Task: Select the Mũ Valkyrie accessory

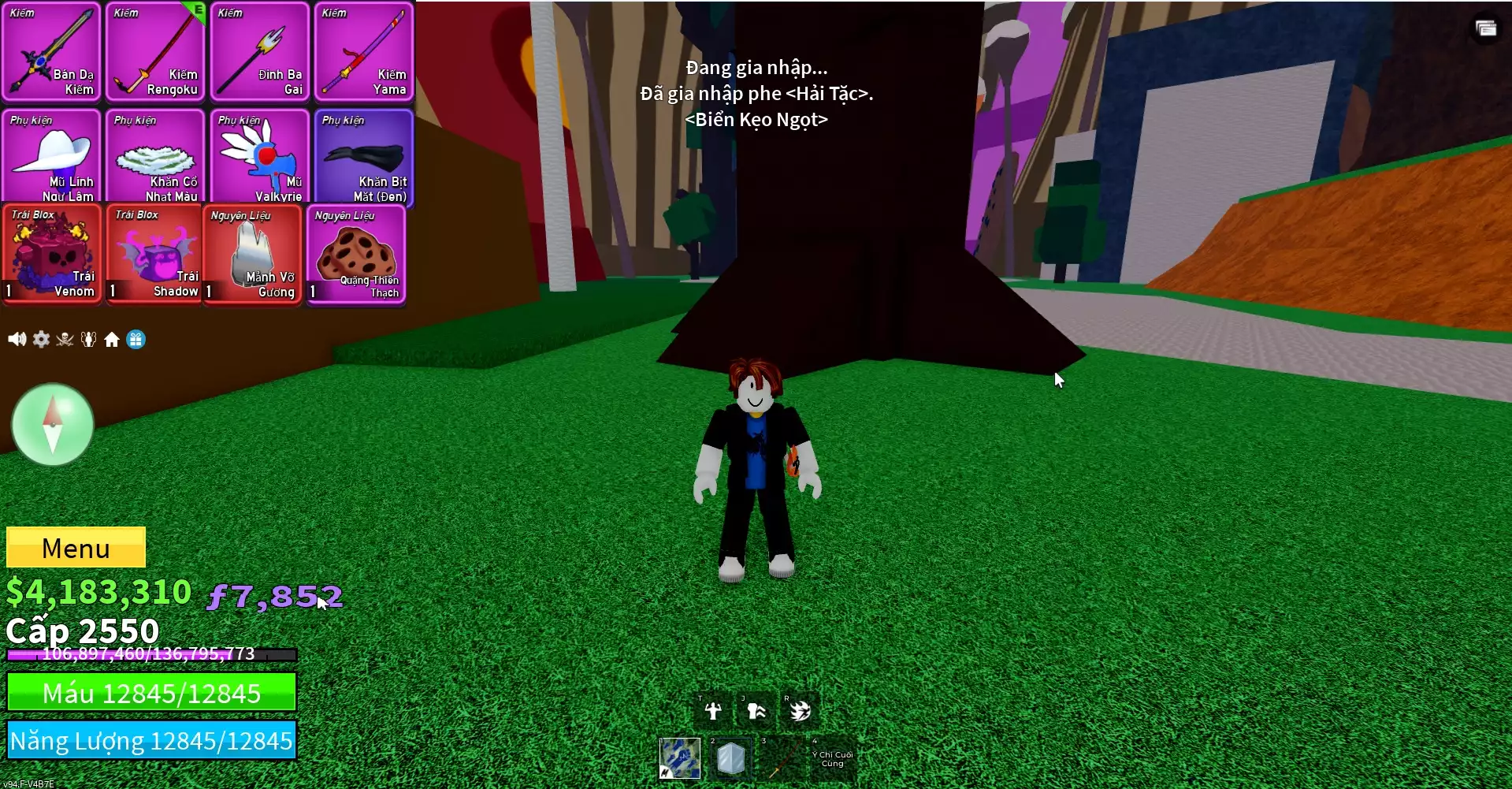Action: pos(259,156)
